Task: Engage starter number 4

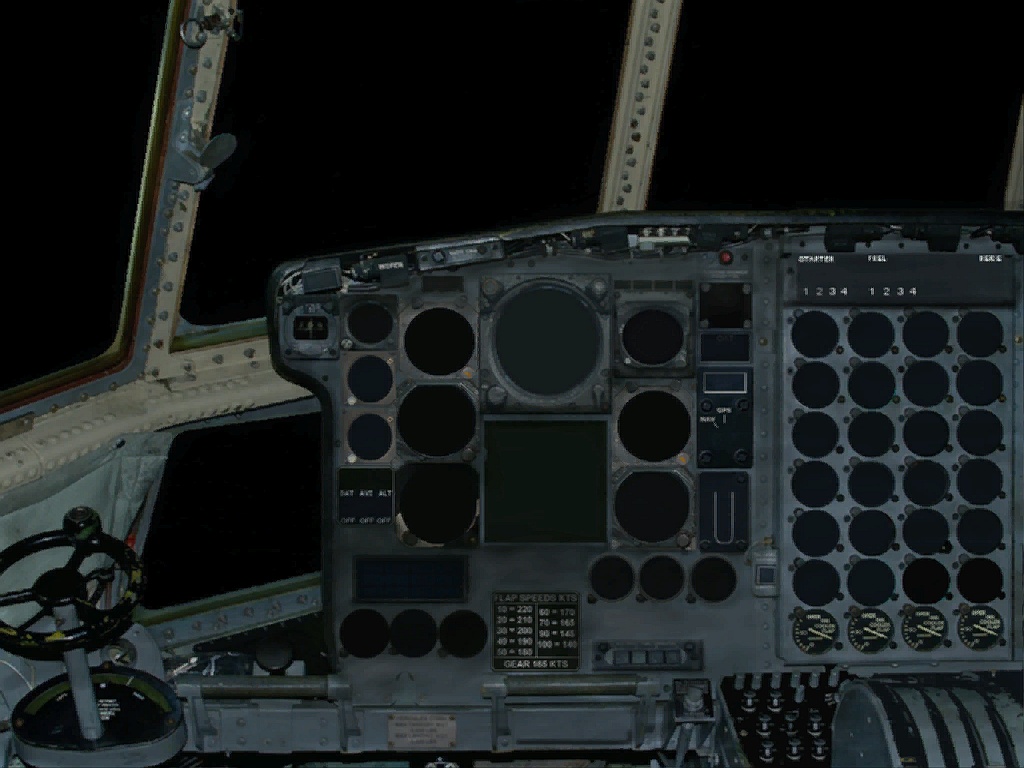Action: (845, 291)
